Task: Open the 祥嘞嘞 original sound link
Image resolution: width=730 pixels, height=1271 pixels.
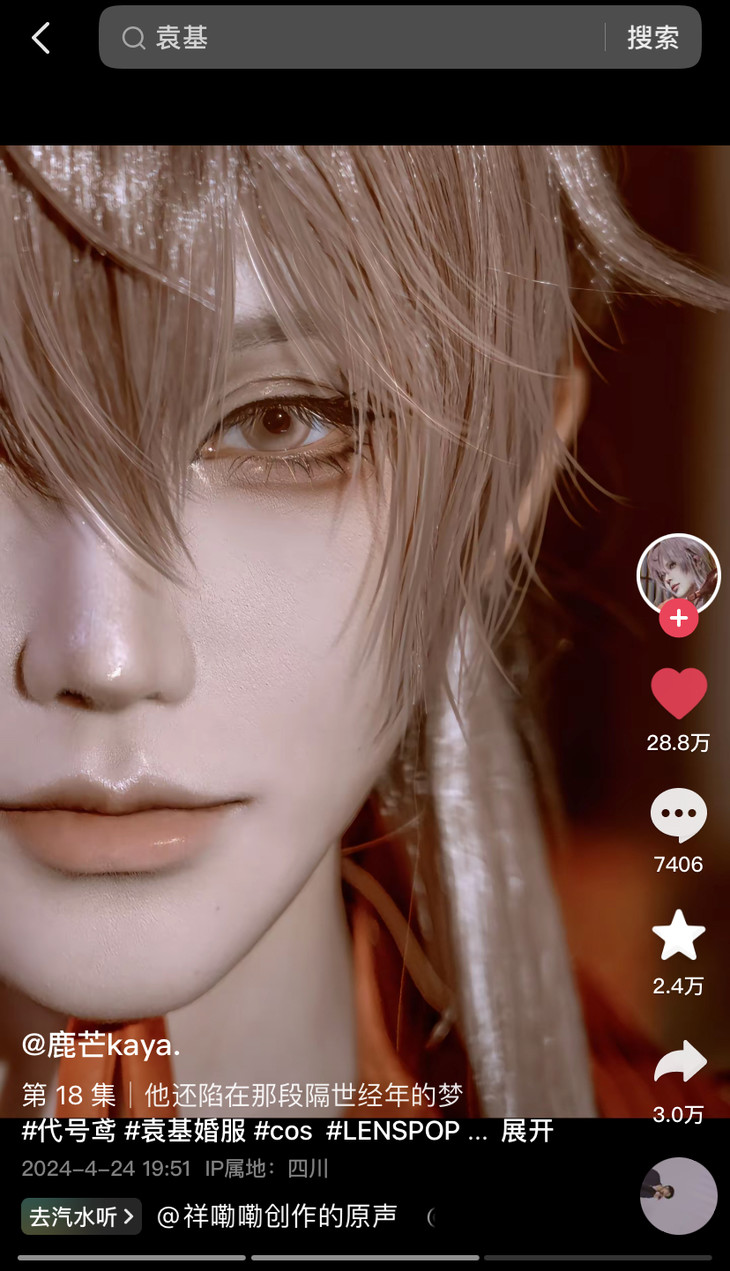Action: click(x=277, y=1216)
